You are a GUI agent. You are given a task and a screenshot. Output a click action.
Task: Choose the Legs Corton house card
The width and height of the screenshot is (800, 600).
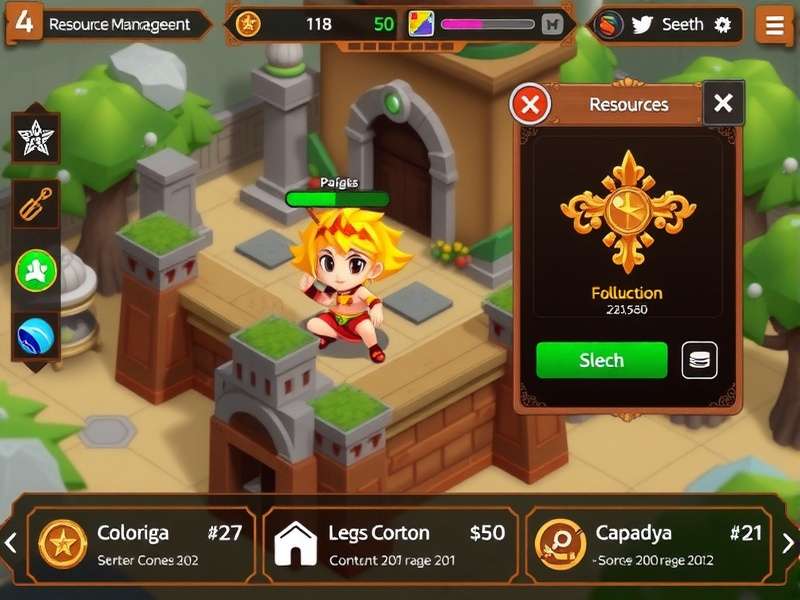coord(391,544)
